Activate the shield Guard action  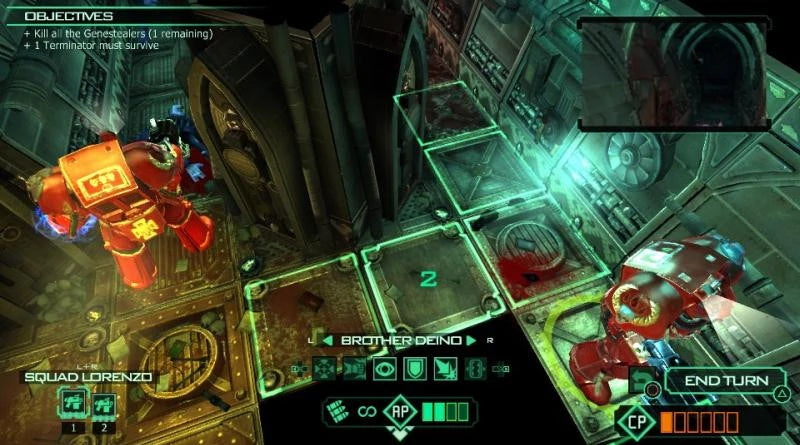click(x=414, y=369)
